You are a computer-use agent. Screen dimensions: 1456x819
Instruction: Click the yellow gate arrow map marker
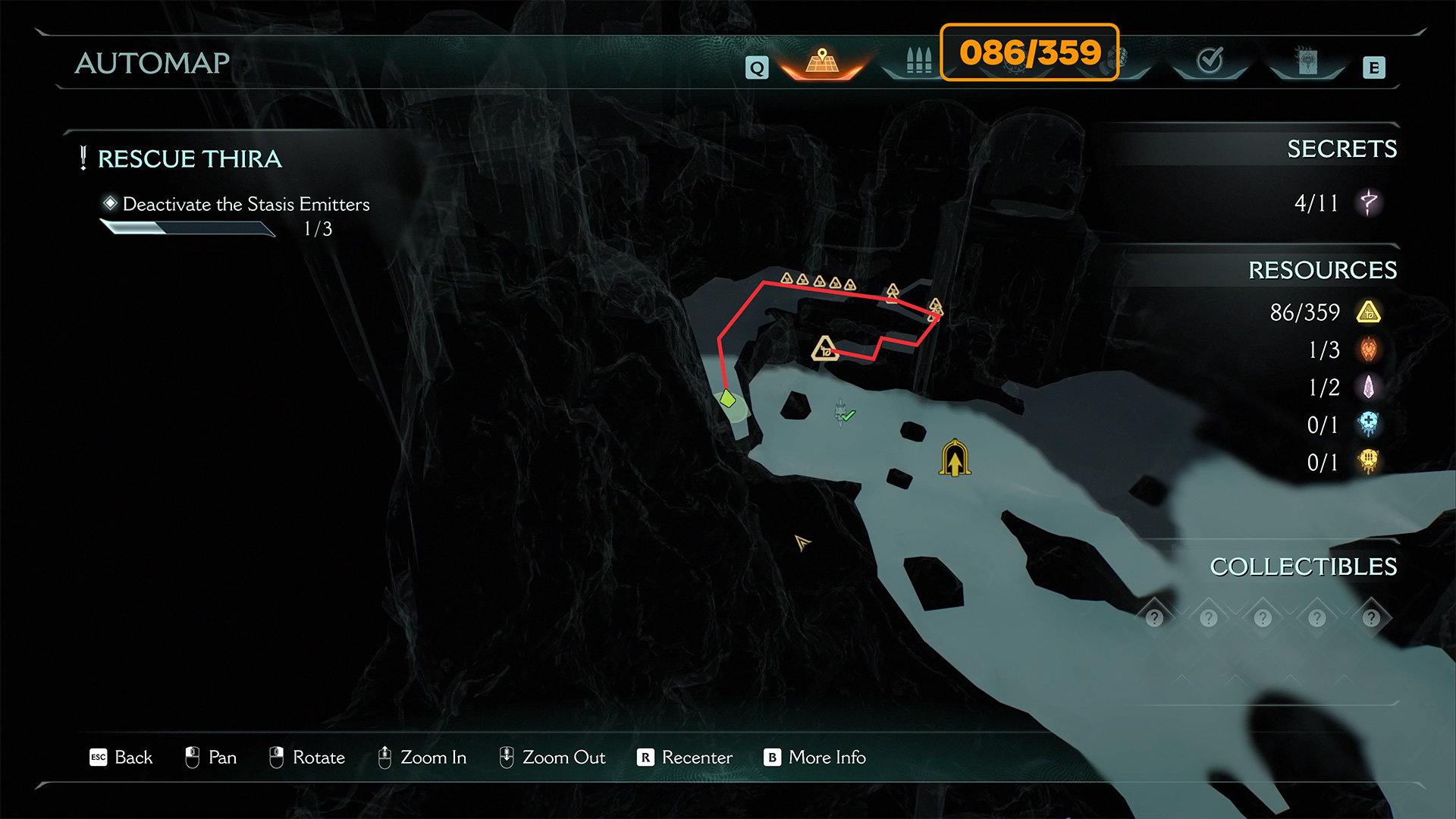click(x=955, y=458)
